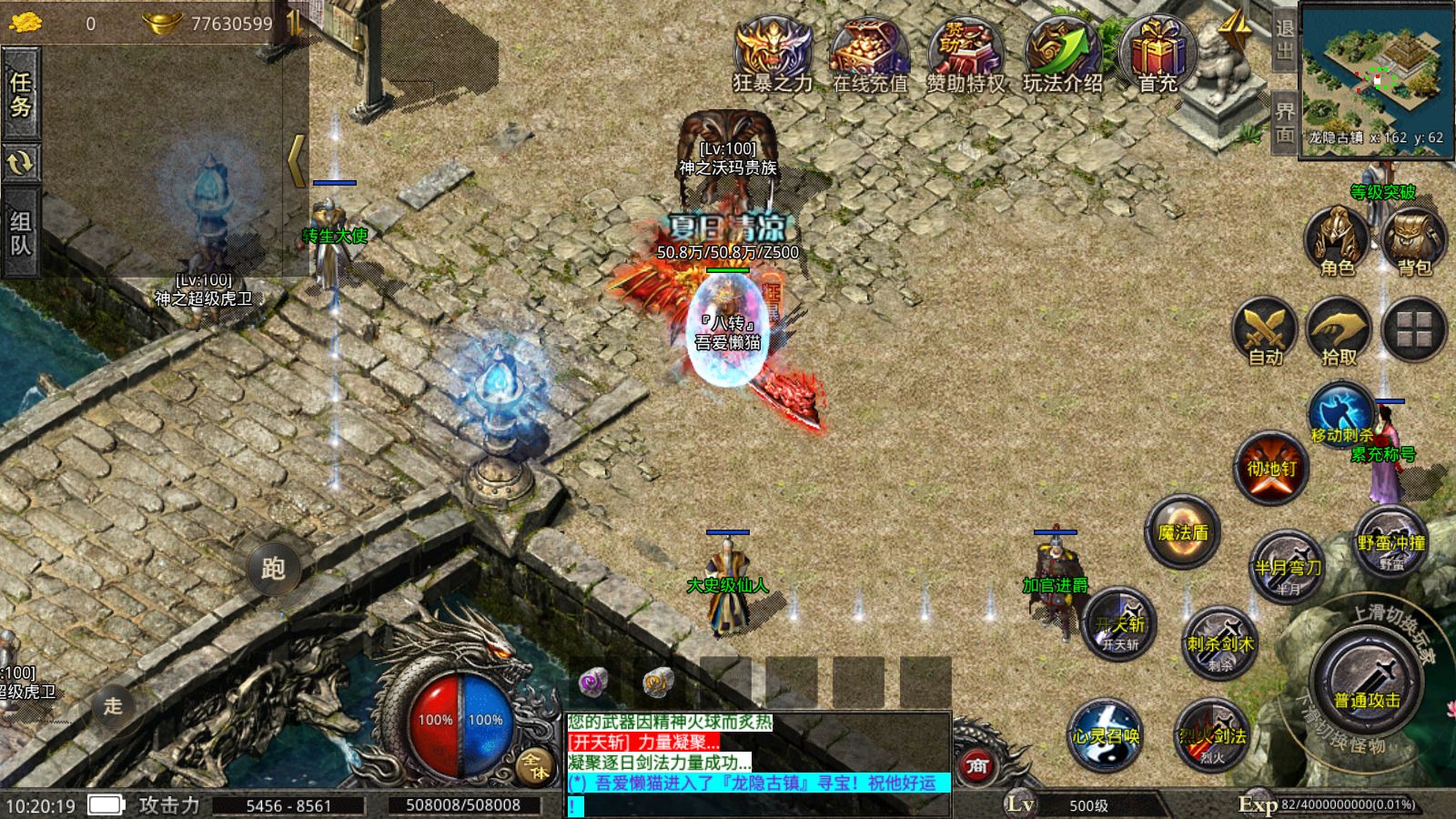
Task: Switch to the 组队 team tab
Action: 20,233
